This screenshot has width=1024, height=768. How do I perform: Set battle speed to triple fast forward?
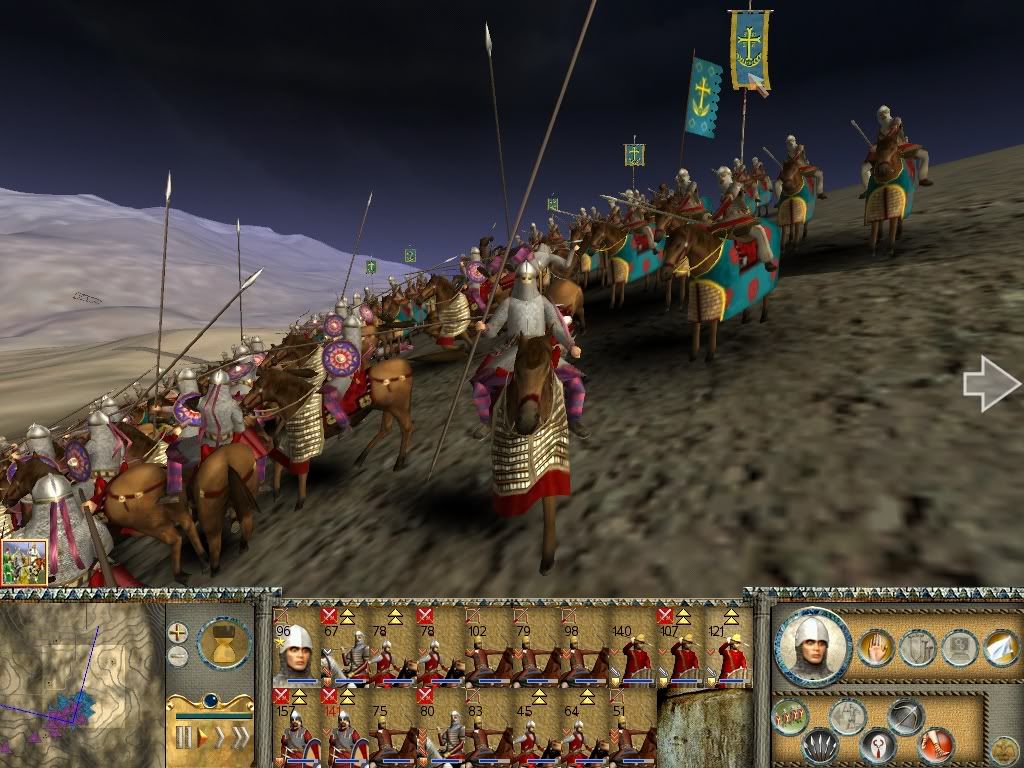240,738
